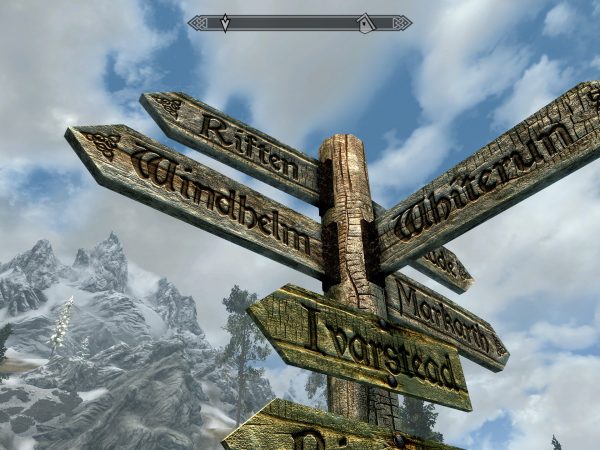Click the quest arrow marker on the compass
This screenshot has width=600, height=450.
pyautogui.click(x=224, y=22)
